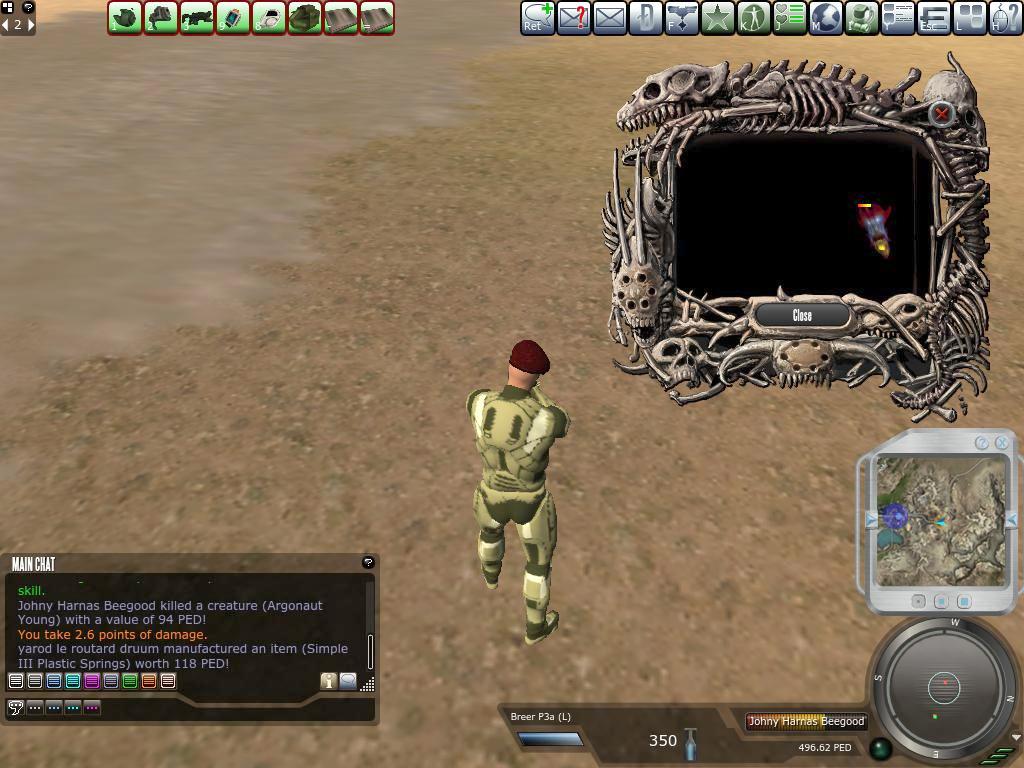
Task: Open the green star icon panel
Action: [x=718, y=17]
